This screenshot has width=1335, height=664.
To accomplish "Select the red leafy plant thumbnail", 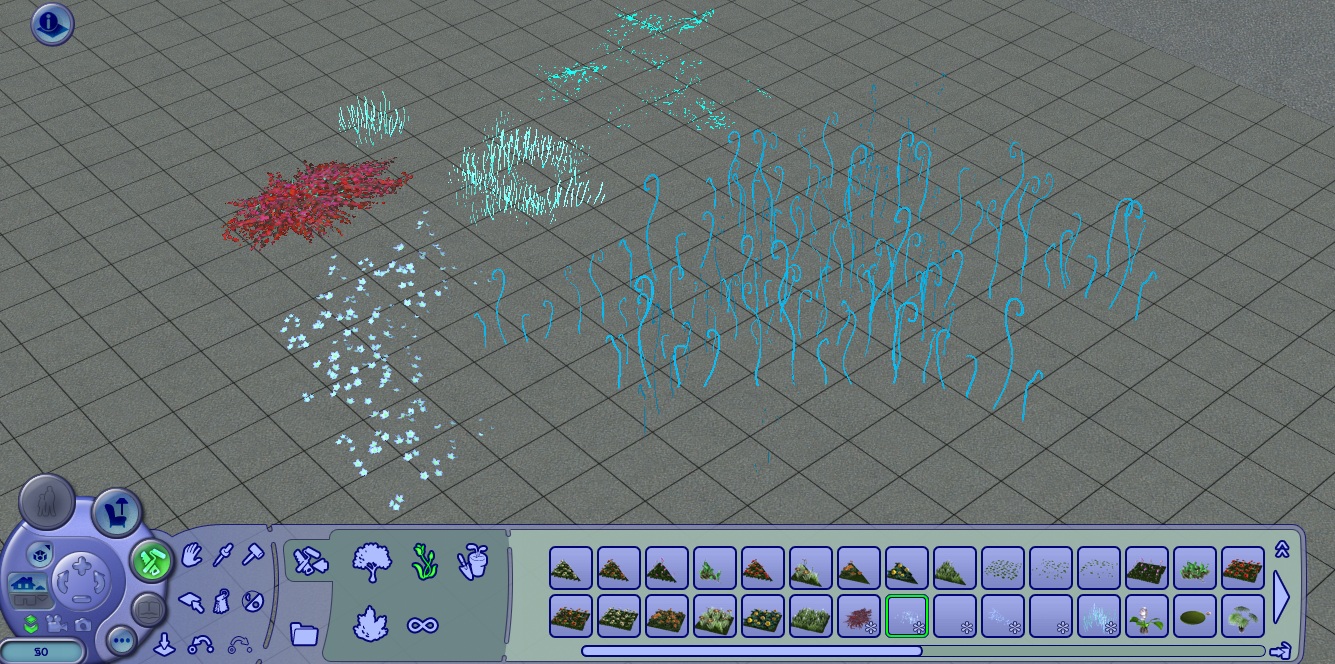I will click(x=858, y=616).
